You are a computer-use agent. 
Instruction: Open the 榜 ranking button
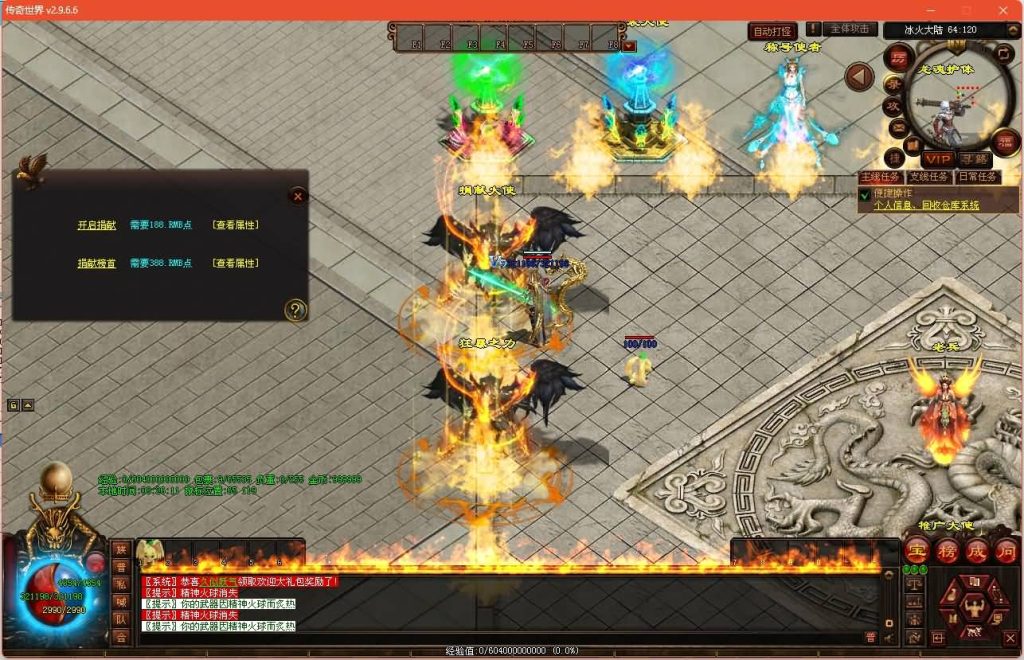pos(946,549)
